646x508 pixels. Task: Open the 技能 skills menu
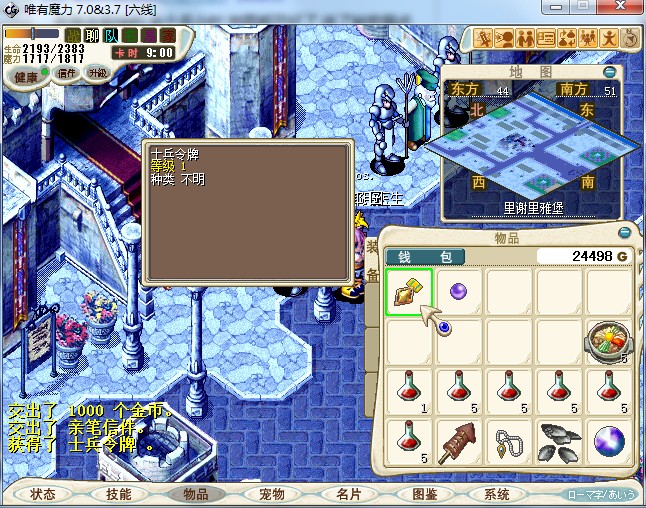click(119, 494)
